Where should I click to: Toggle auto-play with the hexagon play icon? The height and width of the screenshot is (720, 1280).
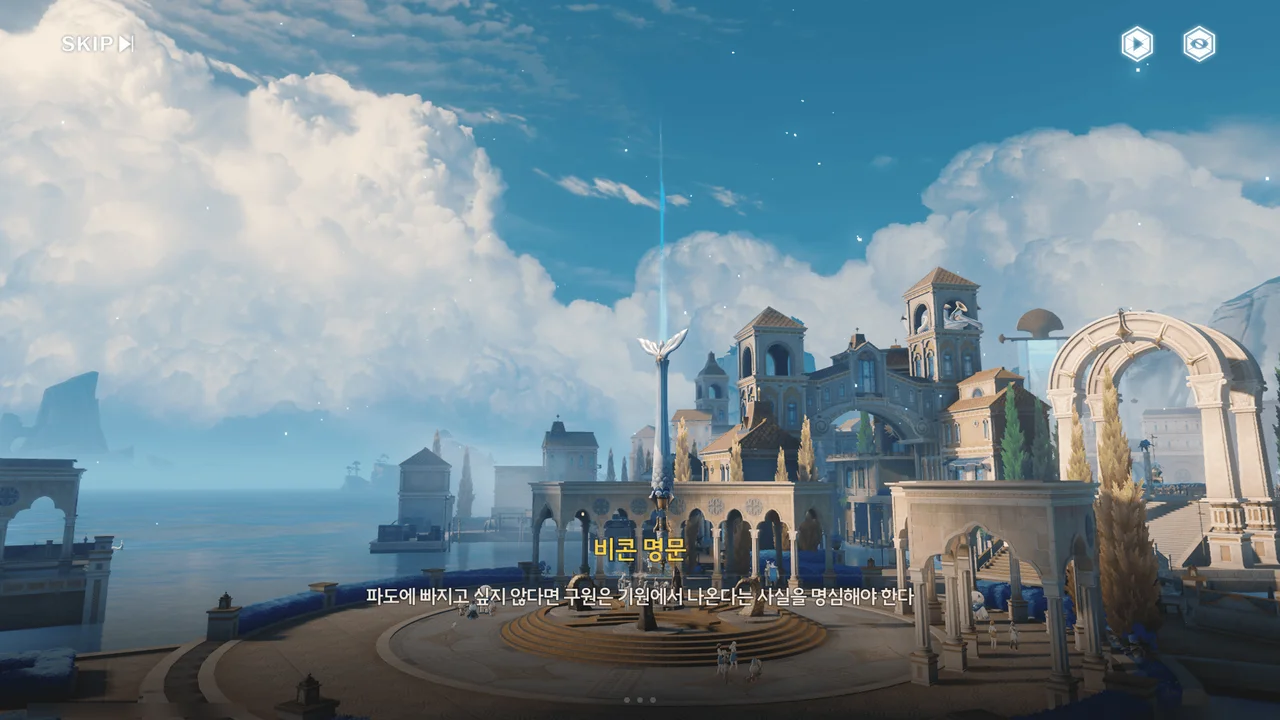click(x=1137, y=44)
